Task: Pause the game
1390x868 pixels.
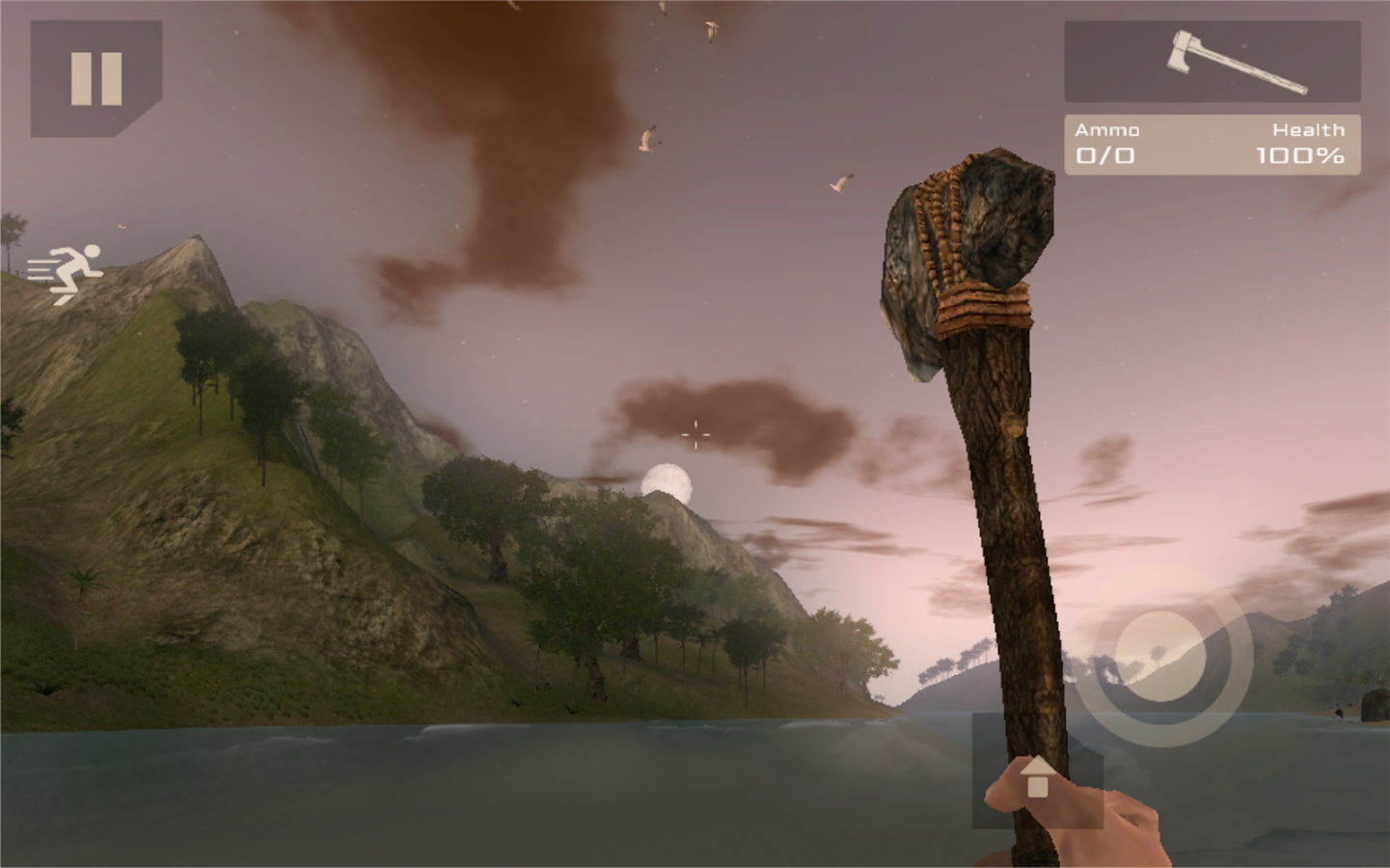Action: 95,78
